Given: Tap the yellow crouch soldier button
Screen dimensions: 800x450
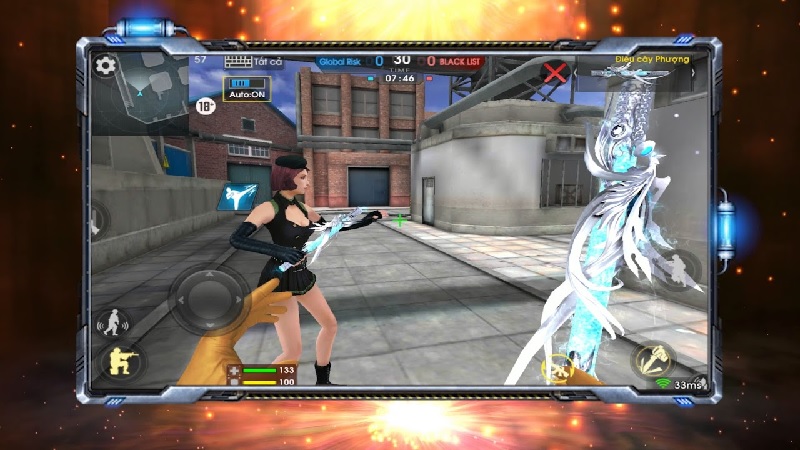Looking at the screenshot, I should click(120, 363).
